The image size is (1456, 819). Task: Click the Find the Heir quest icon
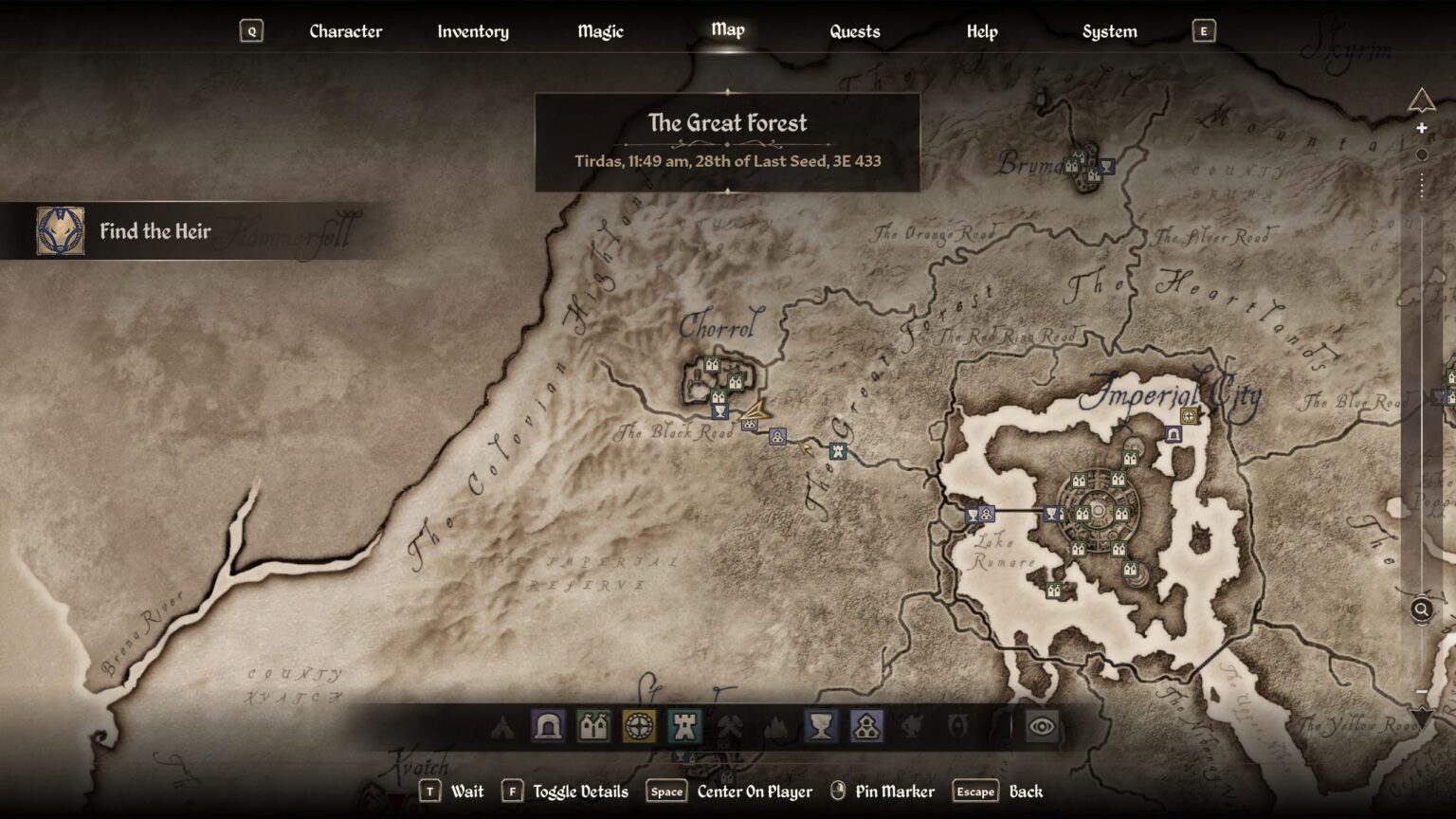[x=60, y=229]
